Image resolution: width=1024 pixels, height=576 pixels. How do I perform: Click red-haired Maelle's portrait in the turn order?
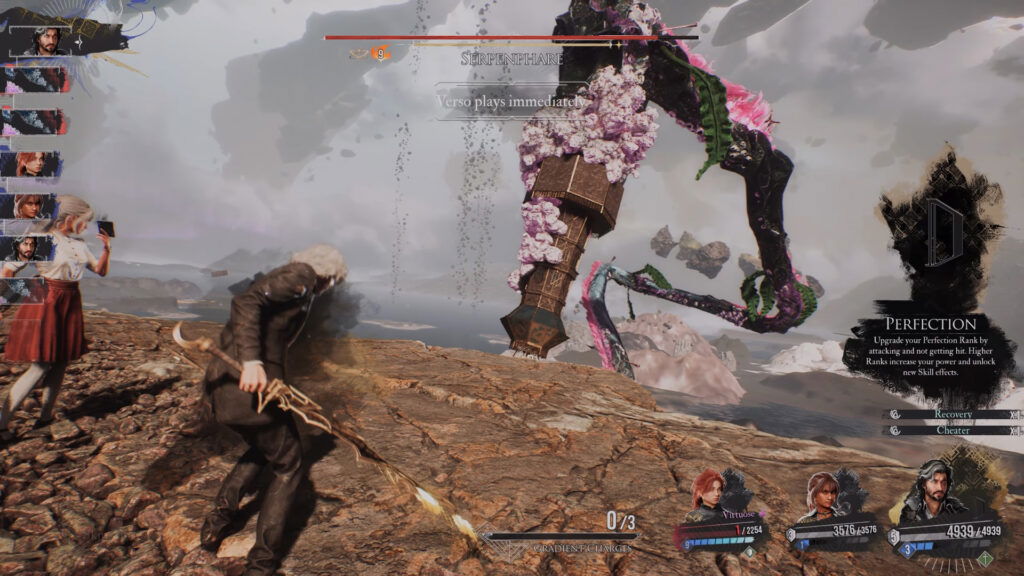click(x=32, y=164)
